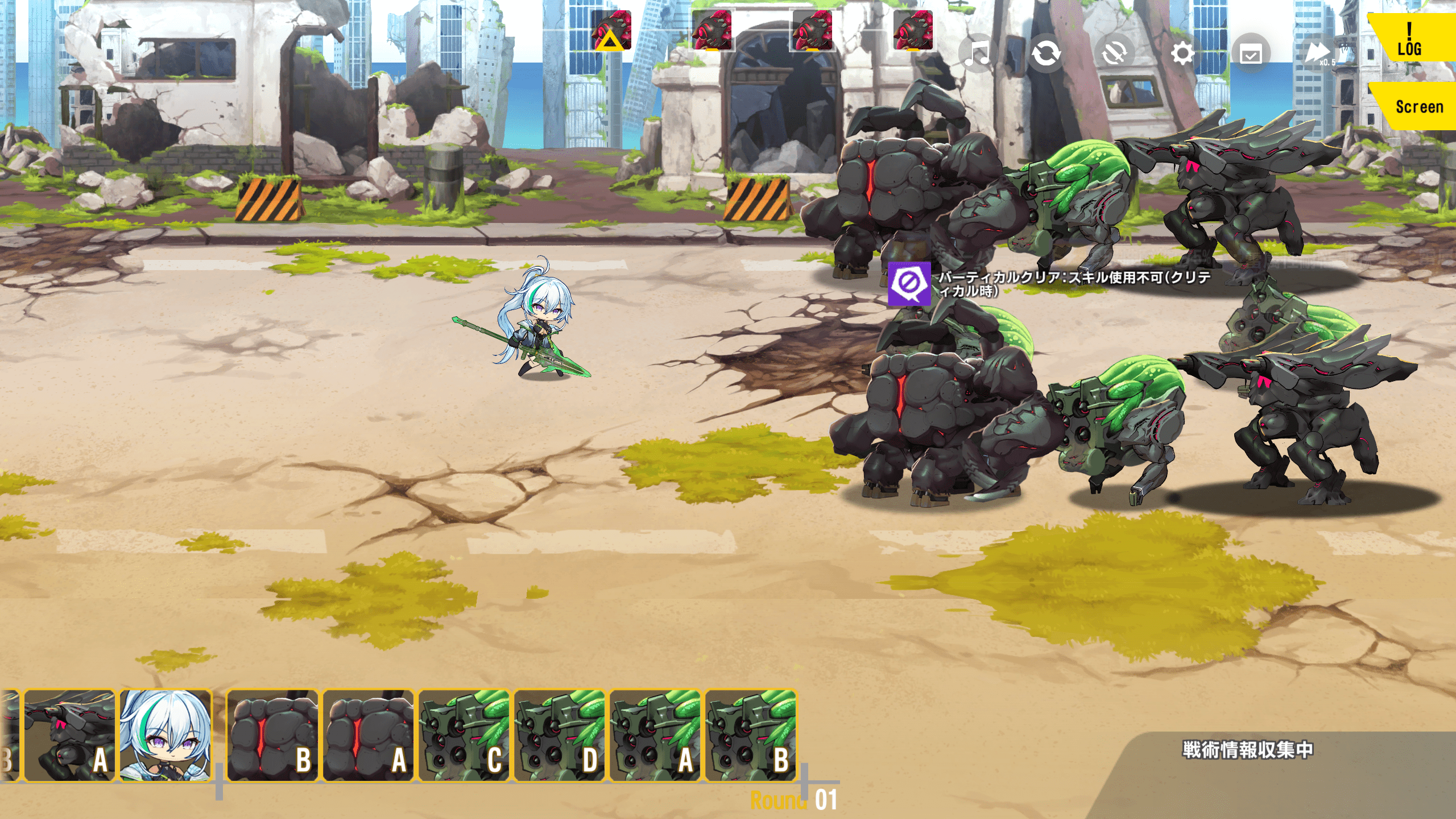Click the green launcher D turn portrait
This screenshot has height=819, width=1456.
point(559,735)
